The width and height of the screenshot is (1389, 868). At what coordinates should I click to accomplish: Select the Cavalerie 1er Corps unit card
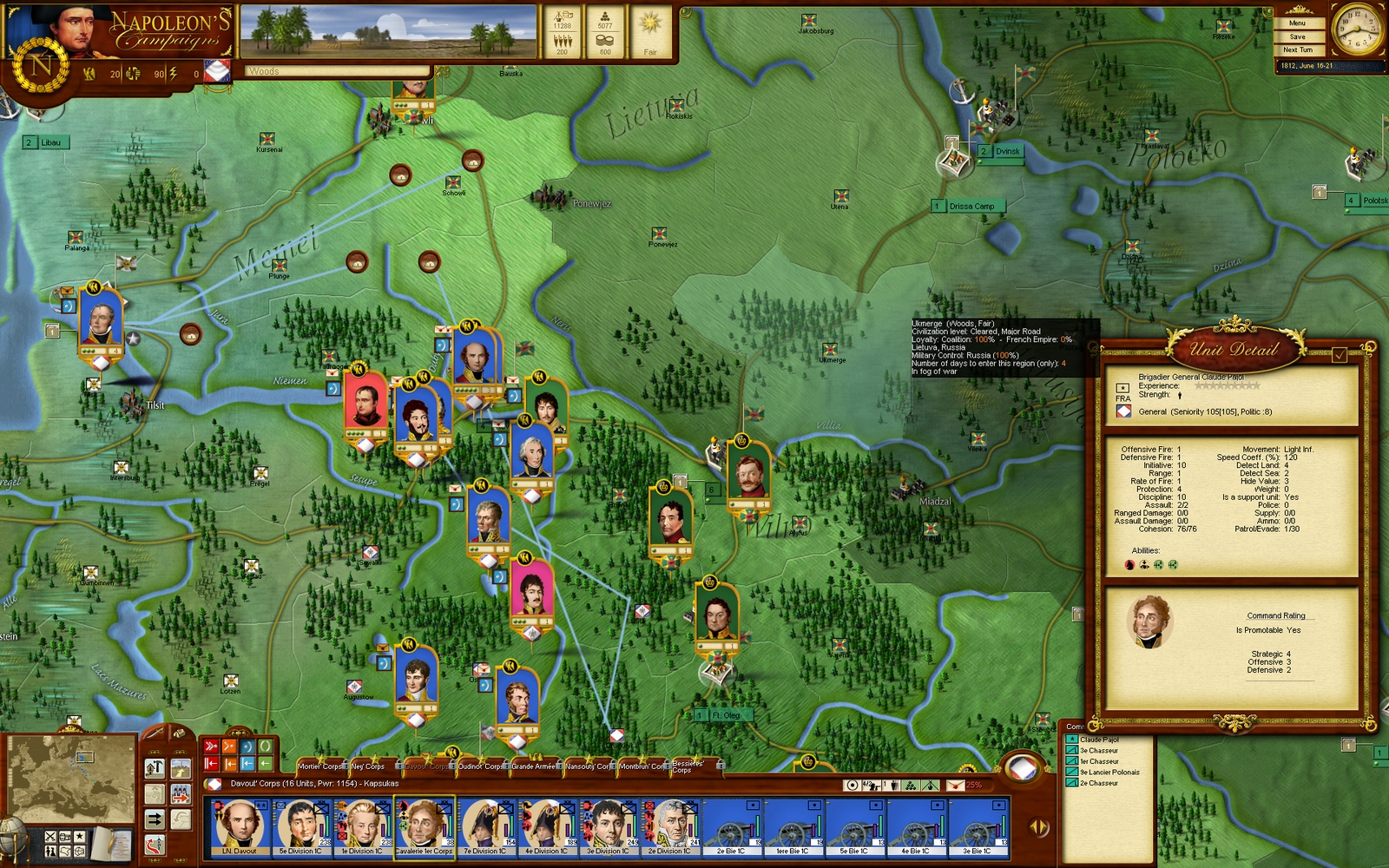[x=425, y=828]
